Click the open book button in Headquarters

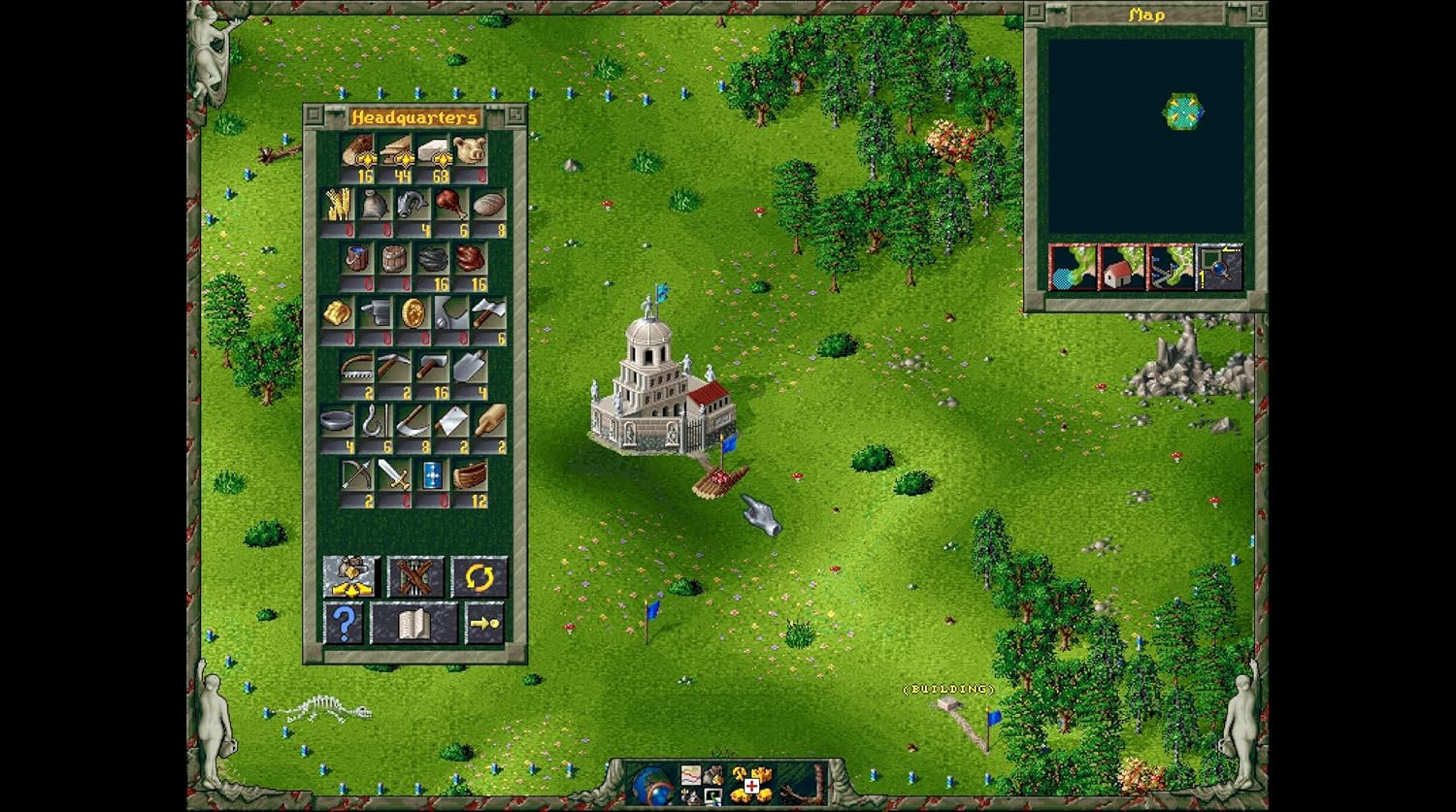414,623
